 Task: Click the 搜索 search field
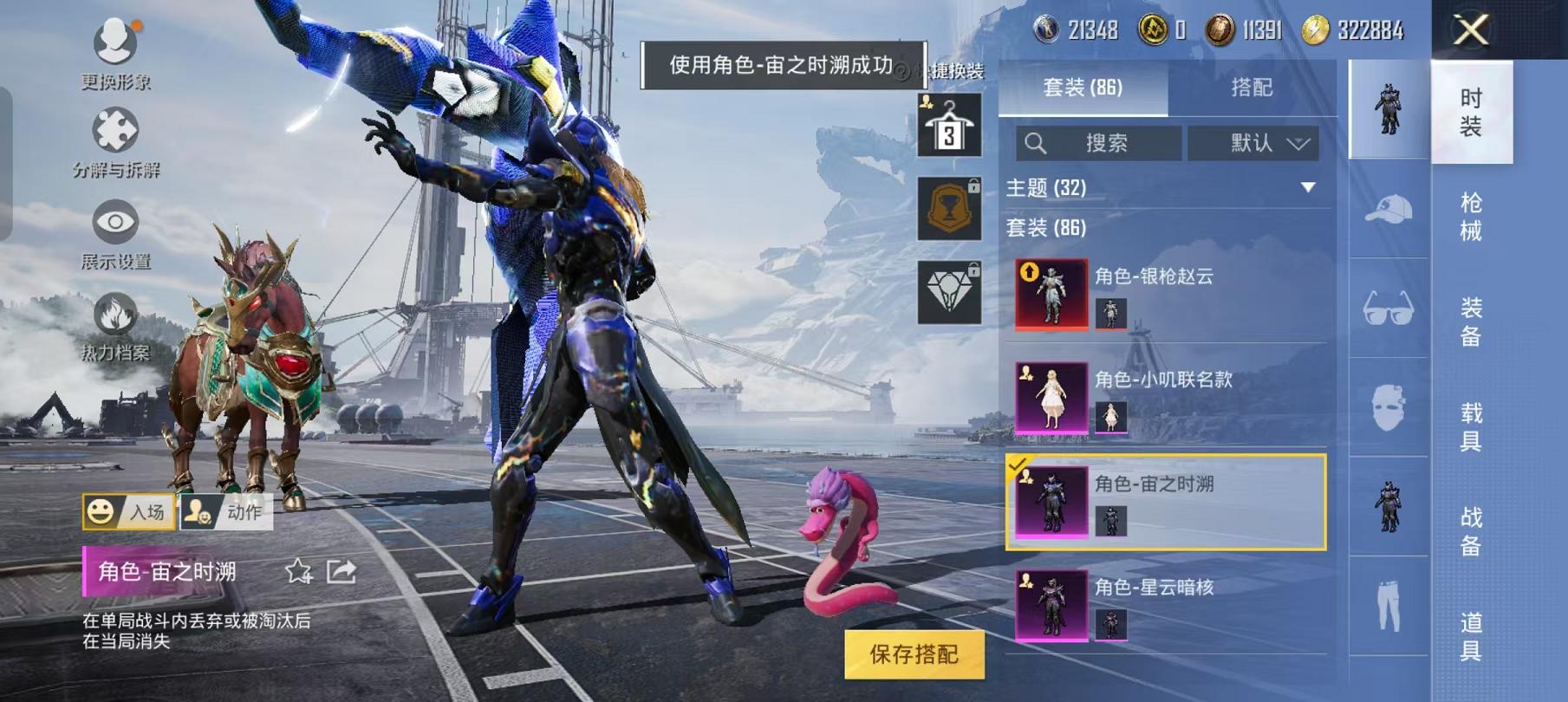click(x=1101, y=144)
